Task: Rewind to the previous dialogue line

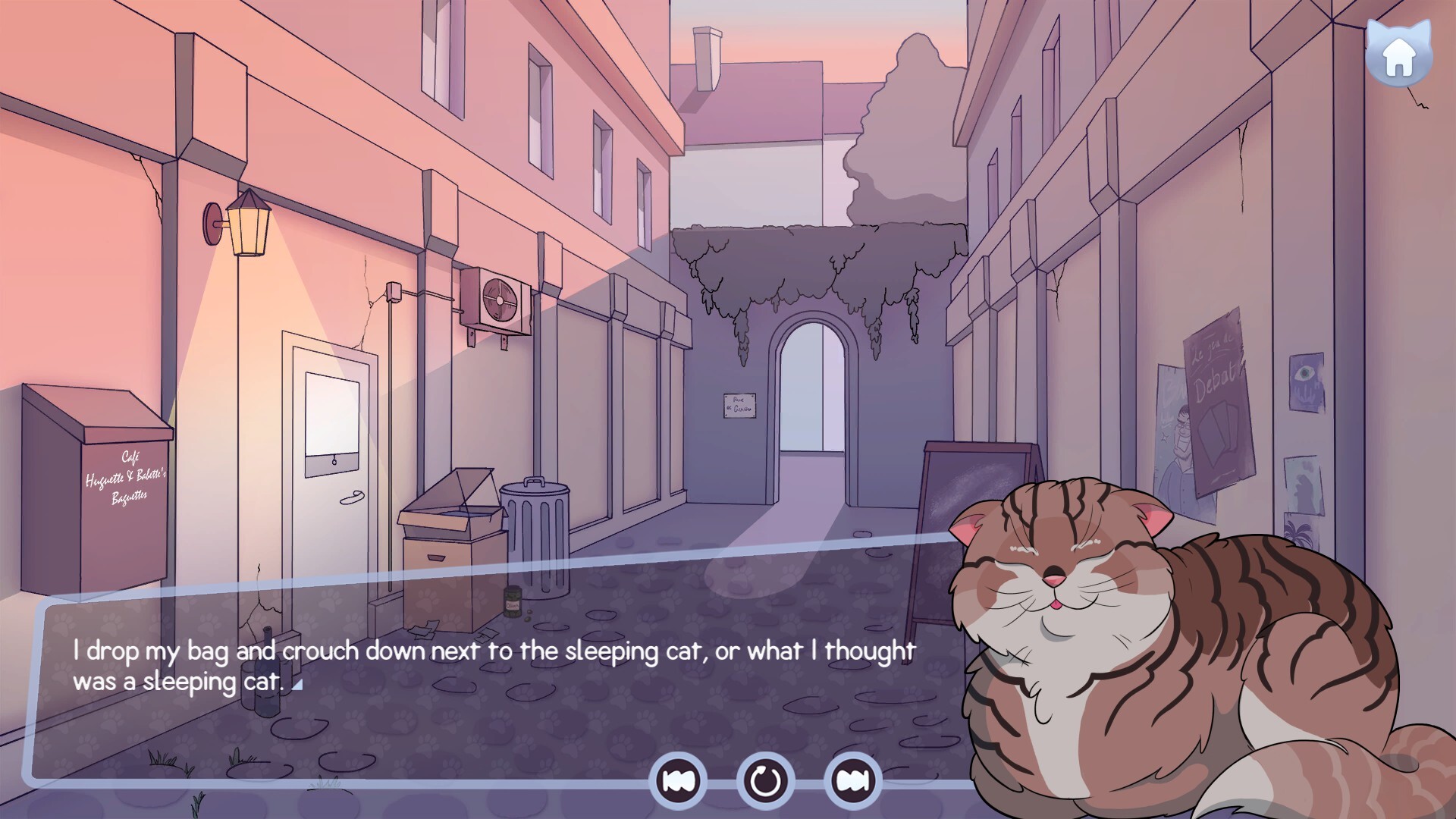Action: (677, 780)
